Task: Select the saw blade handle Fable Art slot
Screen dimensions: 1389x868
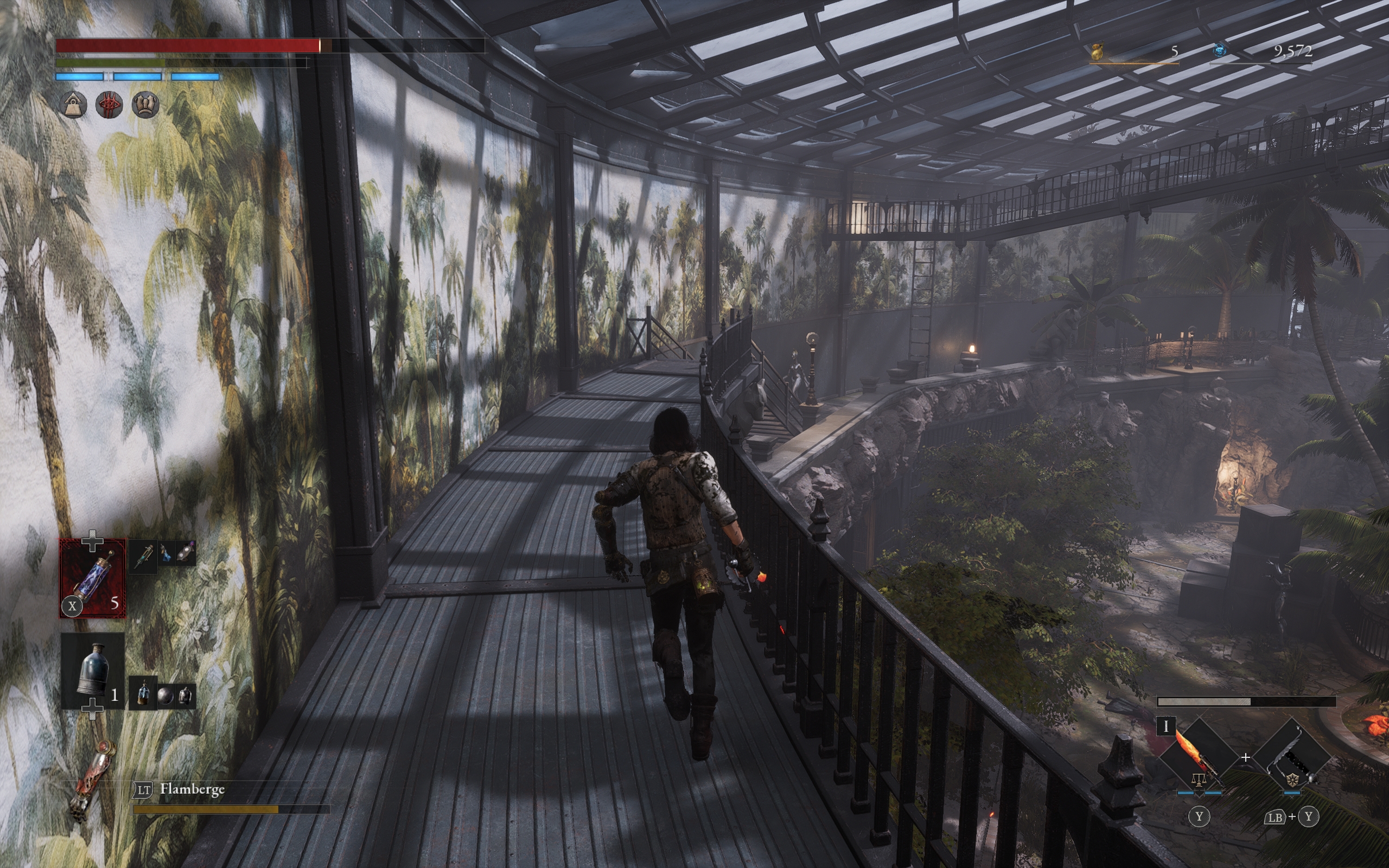Action: 1291,757
